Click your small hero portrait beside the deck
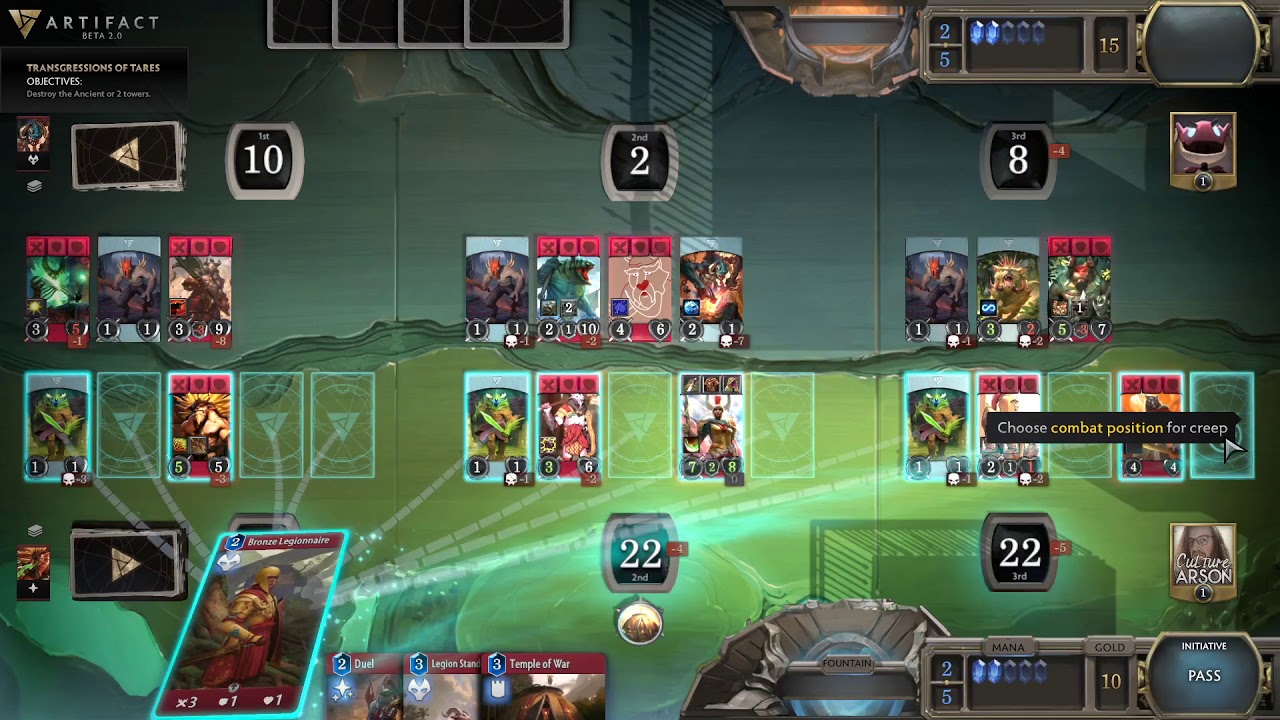Viewport: 1280px width, 720px height. coord(33,565)
